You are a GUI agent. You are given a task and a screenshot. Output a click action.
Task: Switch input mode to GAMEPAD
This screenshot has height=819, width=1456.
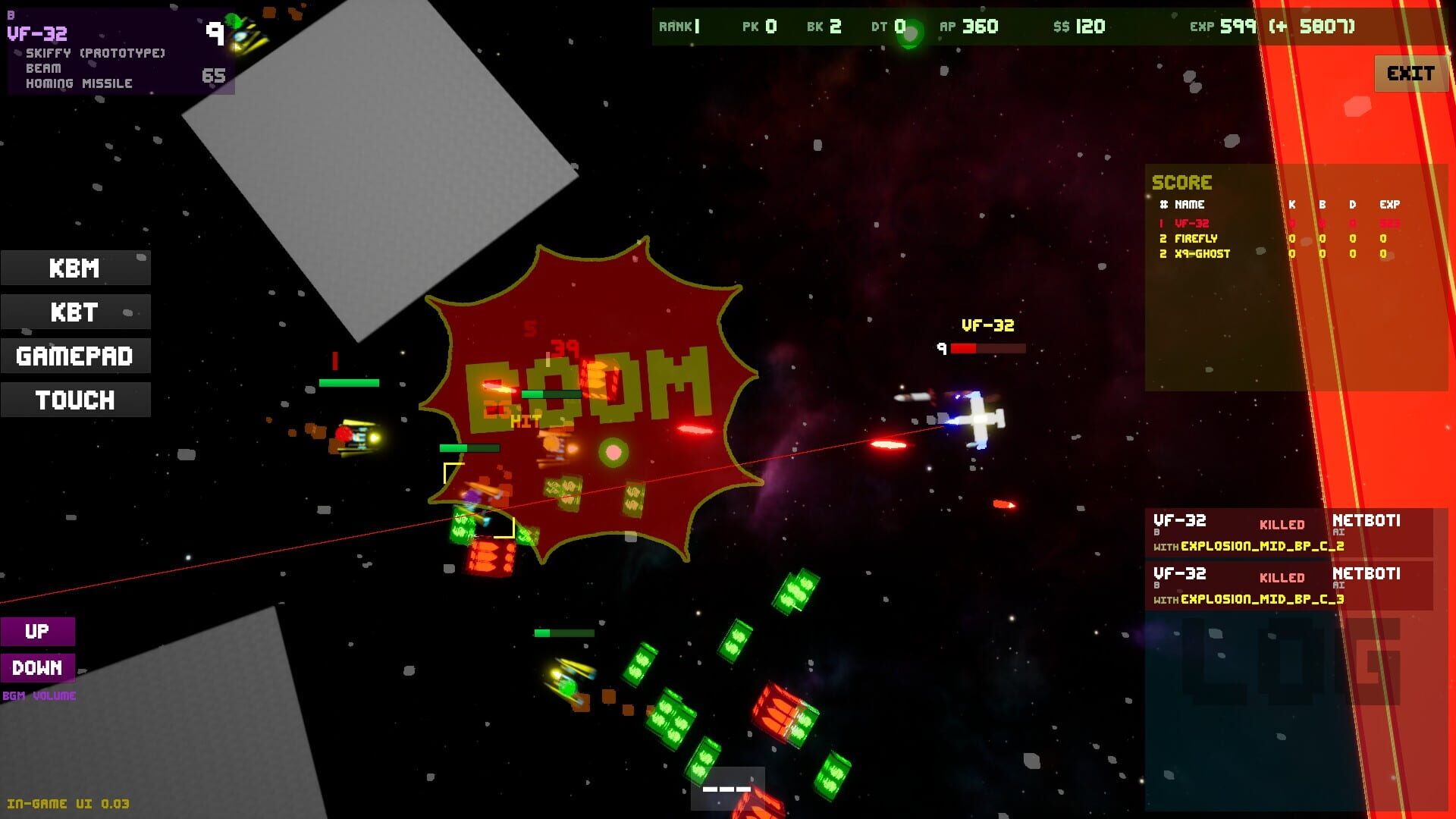[x=75, y=356]
